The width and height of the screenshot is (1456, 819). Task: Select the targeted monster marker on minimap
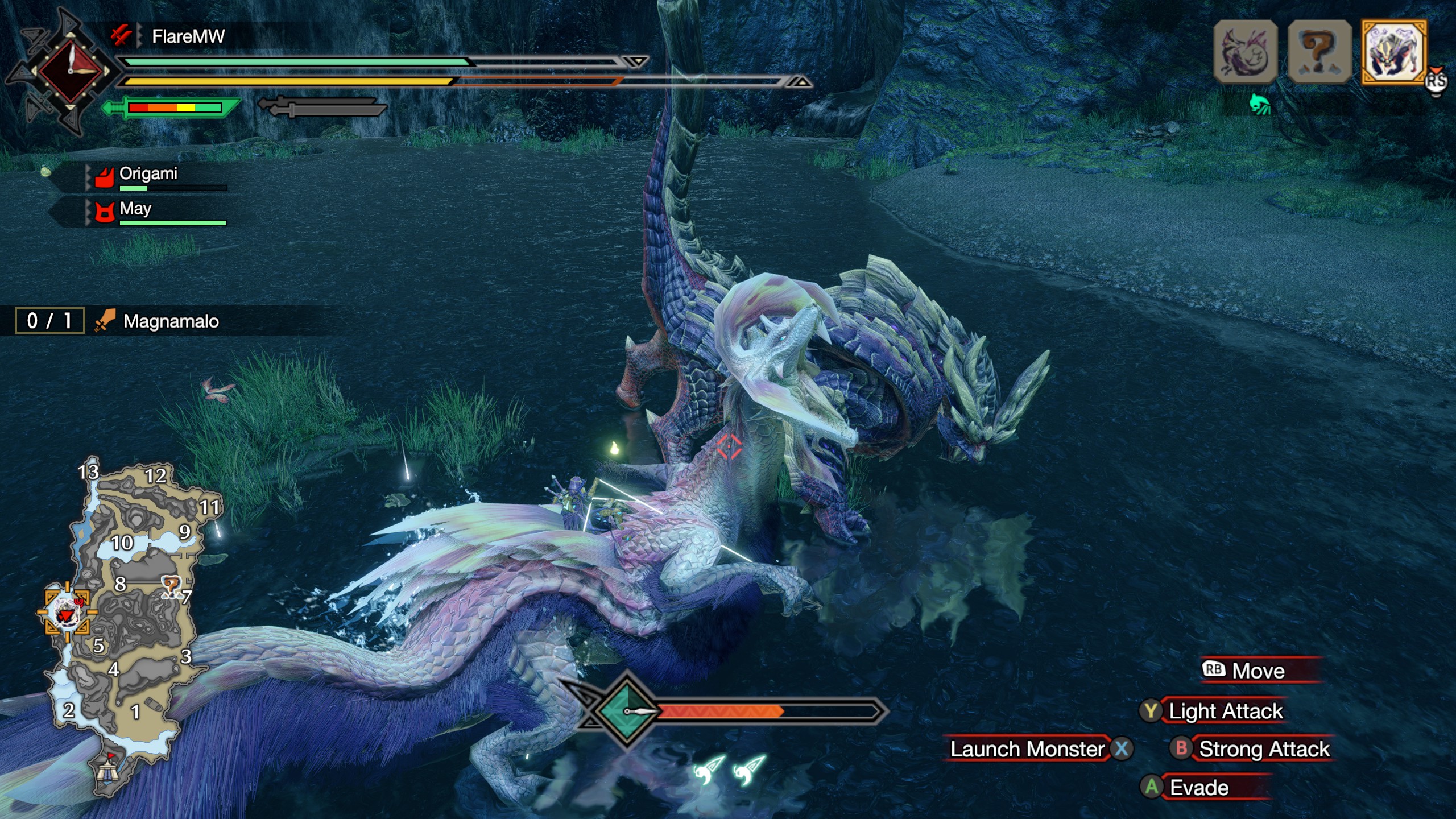[67, 613]
